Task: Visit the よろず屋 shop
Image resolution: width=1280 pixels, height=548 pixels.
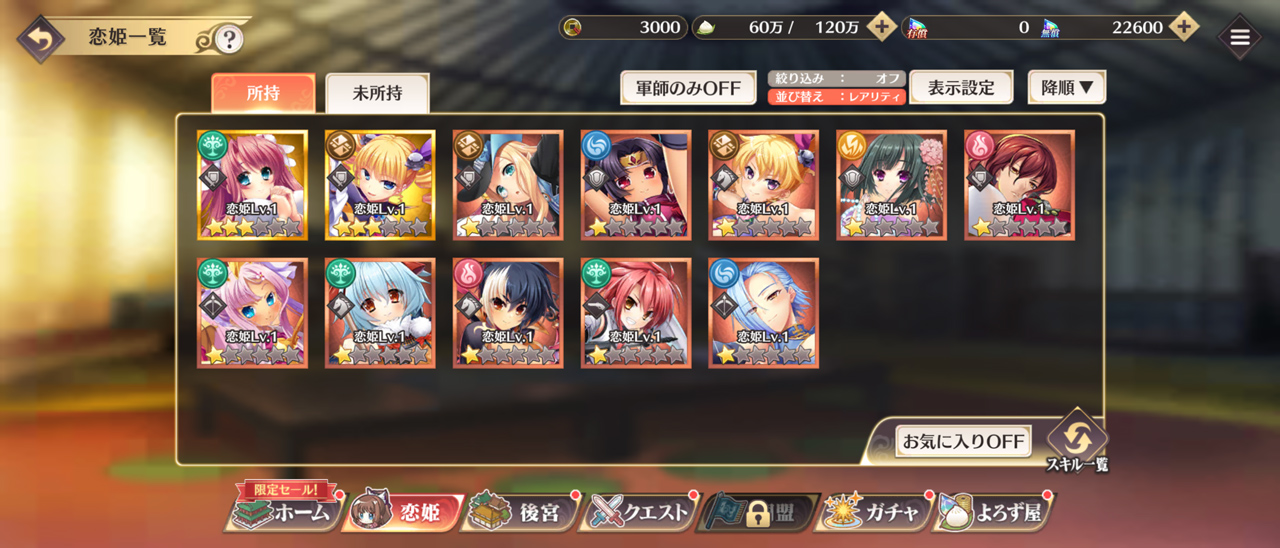Action: point(993,513)
